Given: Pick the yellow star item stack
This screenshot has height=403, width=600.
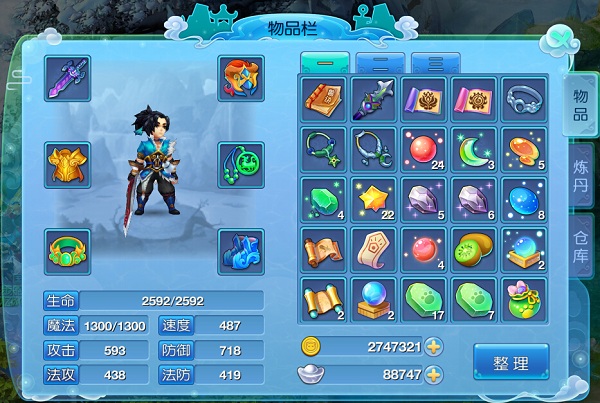Looking at the screenshot, I should click(x=374, y=198).
